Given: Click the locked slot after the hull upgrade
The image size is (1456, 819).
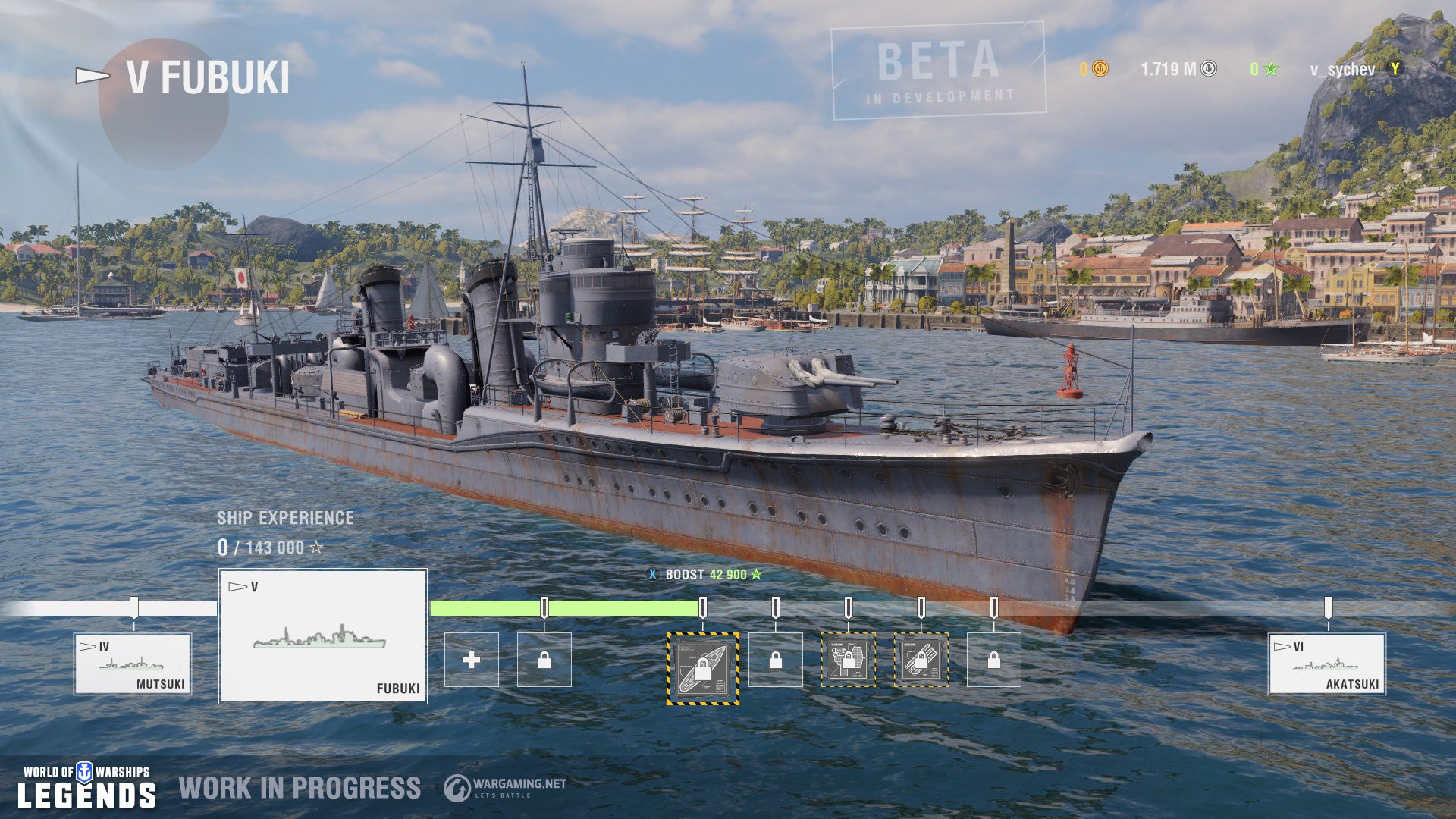Looking at the screenshot, I should click(x=777, y=661).
